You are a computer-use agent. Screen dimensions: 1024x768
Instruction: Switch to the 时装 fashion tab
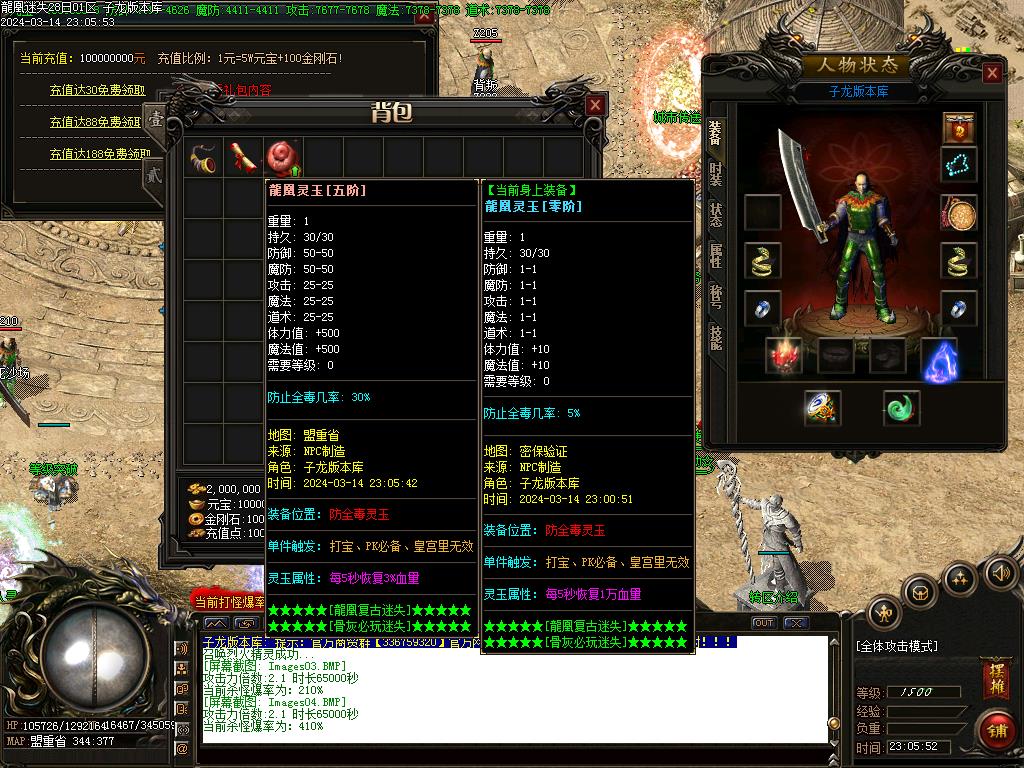pos(715,174)
